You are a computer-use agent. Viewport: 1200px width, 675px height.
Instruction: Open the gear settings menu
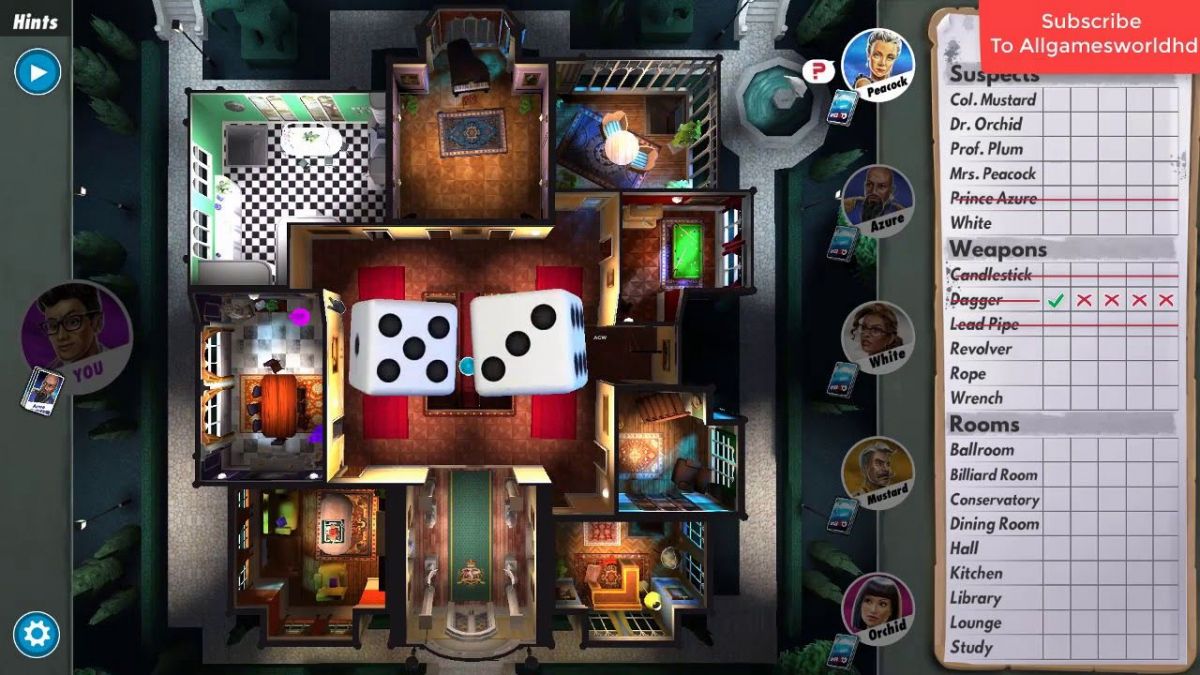(x=37, y=634)
